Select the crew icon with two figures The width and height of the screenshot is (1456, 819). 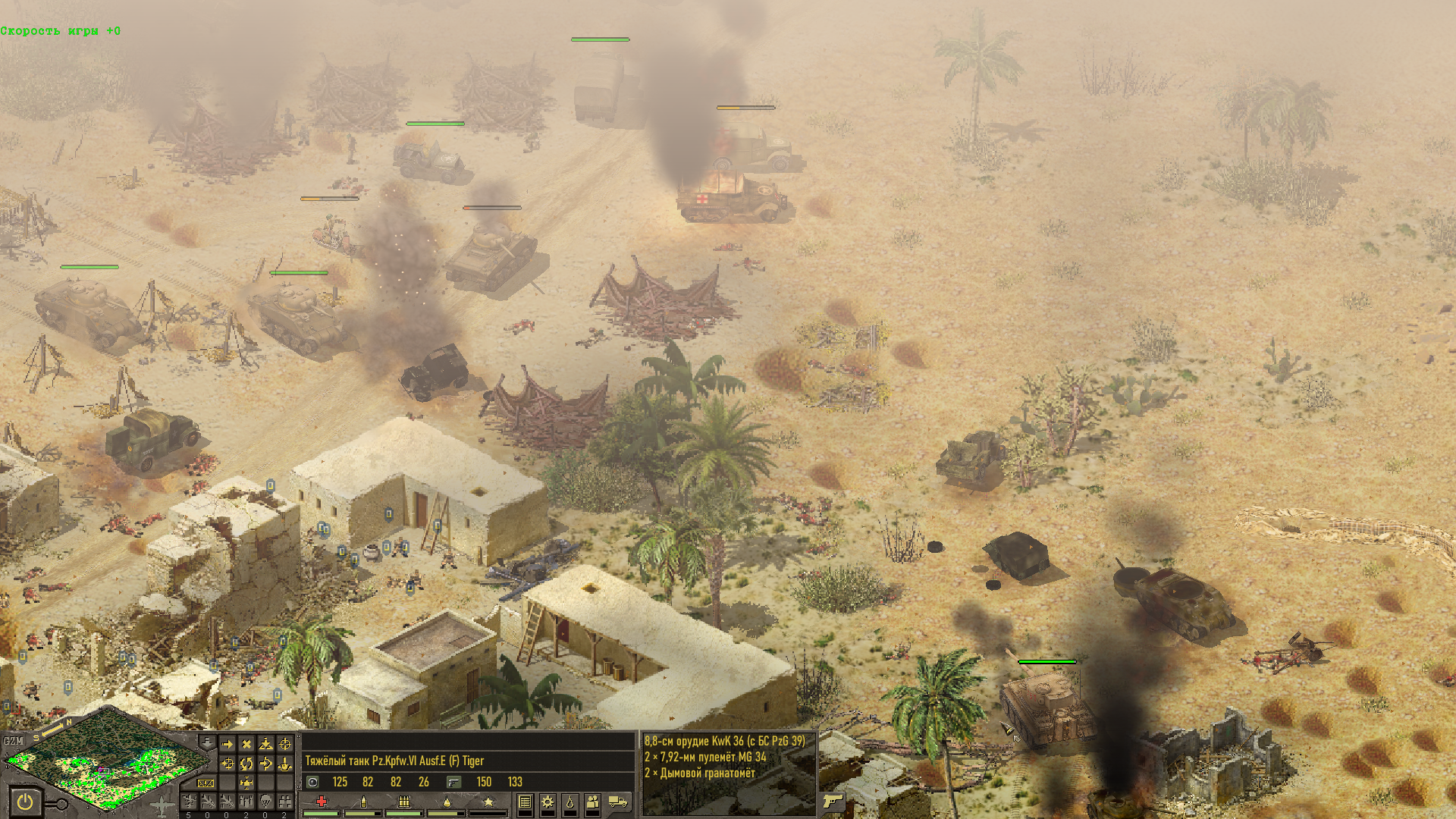coord(593,802)
